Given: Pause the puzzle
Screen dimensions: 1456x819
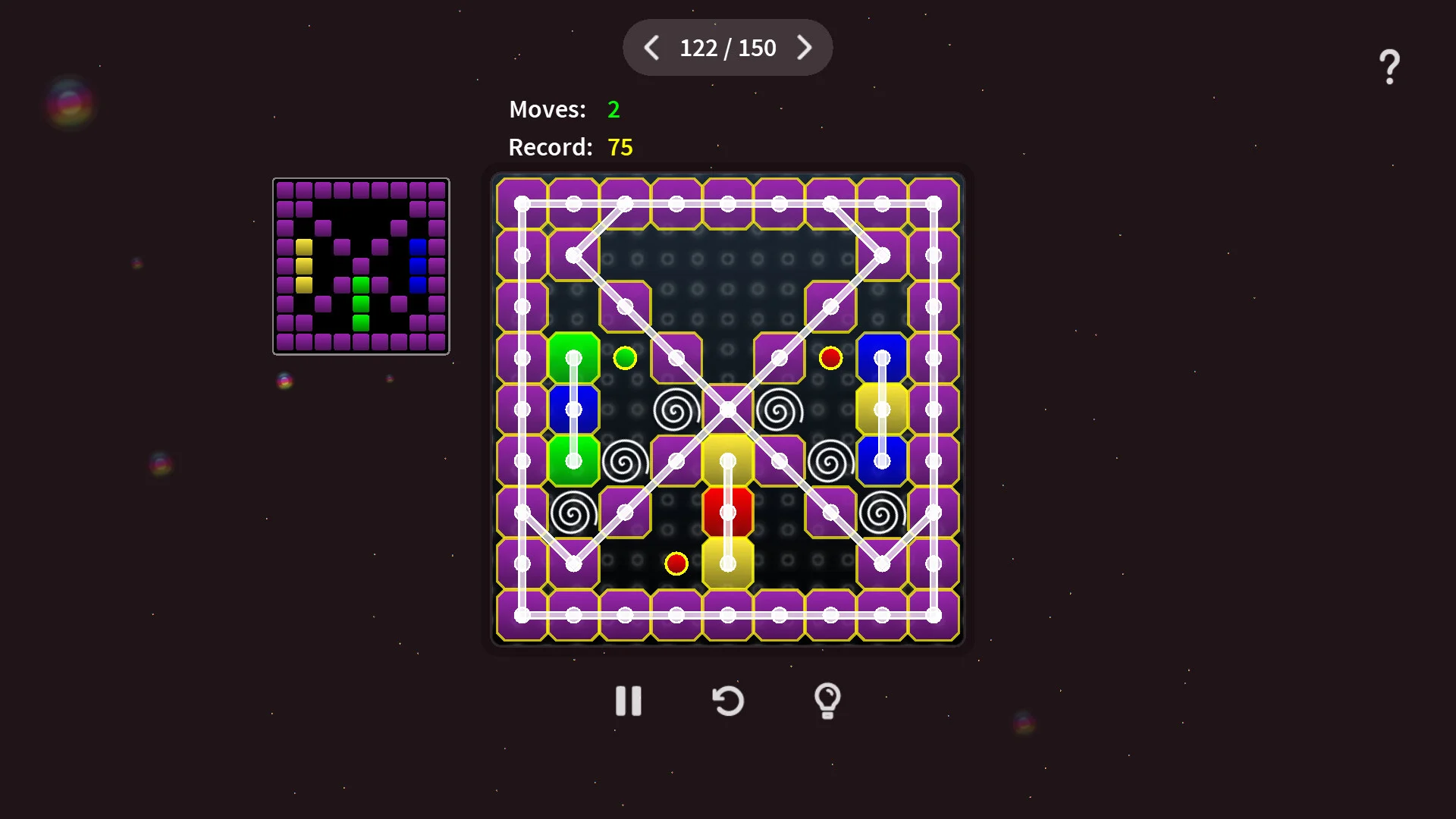Looking at the screenshot, I should point(628,701).
